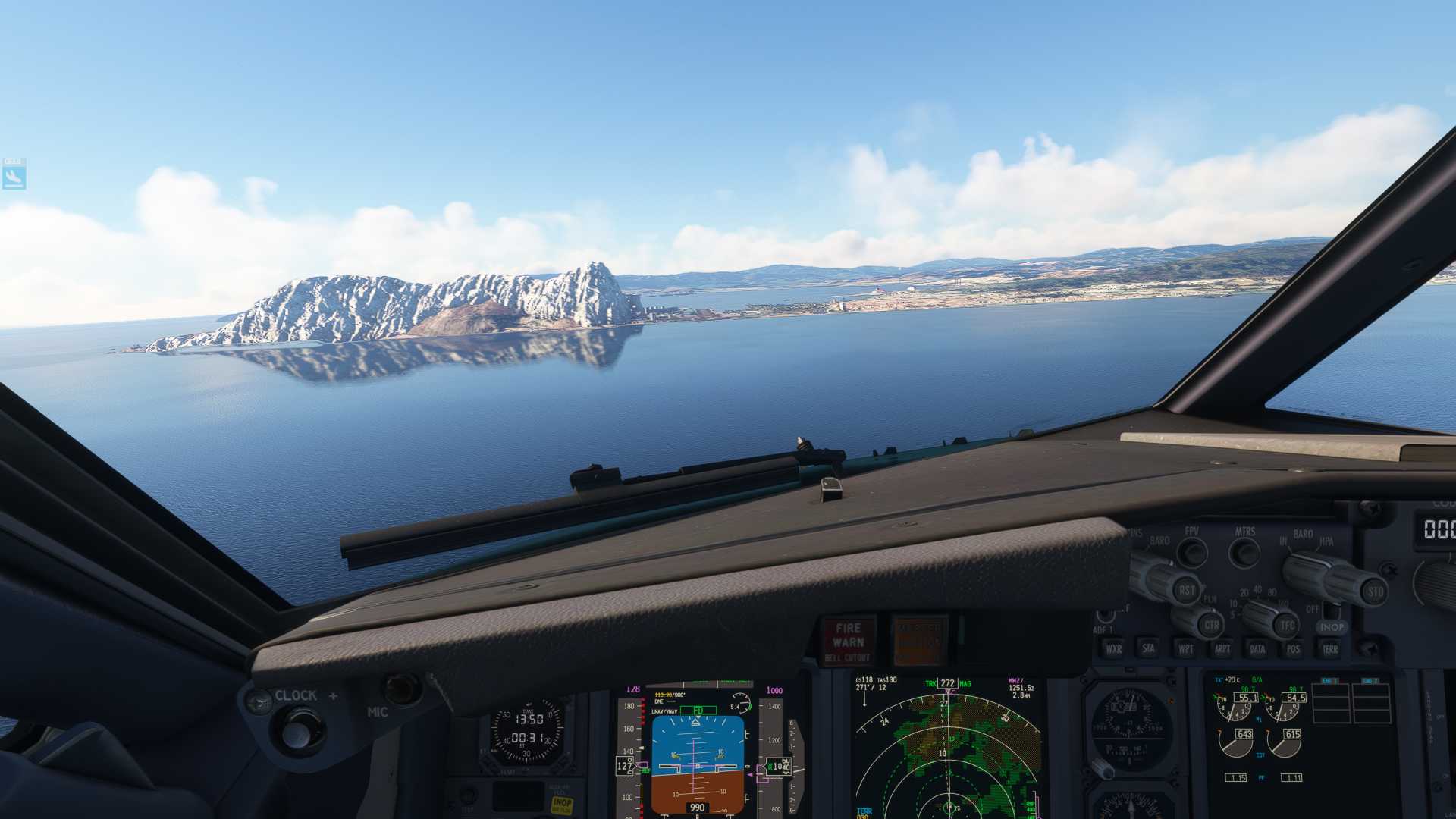Toggle the WPT waypoints map button

coord(1185,649)
